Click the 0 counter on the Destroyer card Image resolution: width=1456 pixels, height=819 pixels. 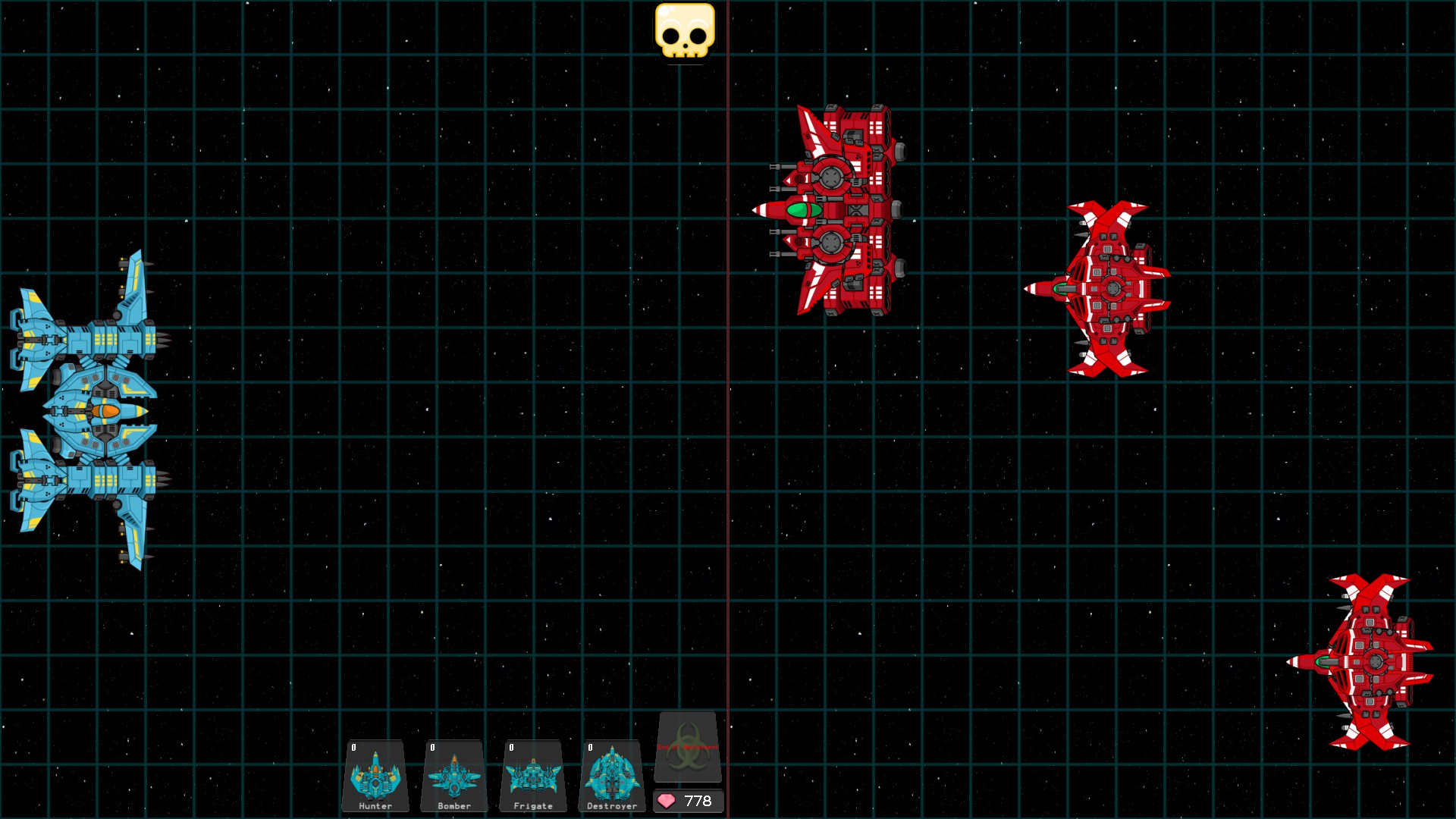click(590, 748)
